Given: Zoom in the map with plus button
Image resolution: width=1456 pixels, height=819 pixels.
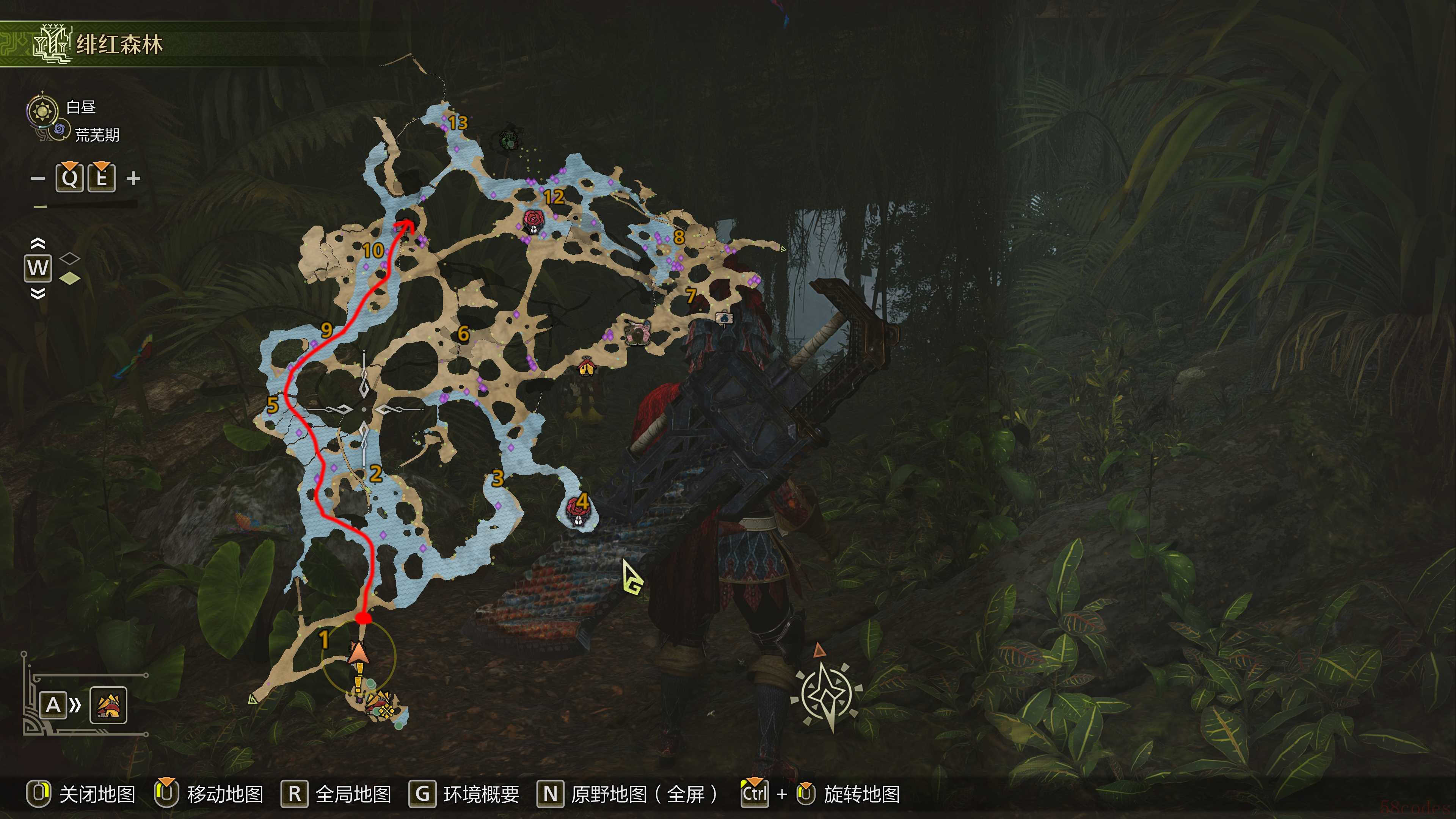Looking at the screenshot, I should pos(133,179).
